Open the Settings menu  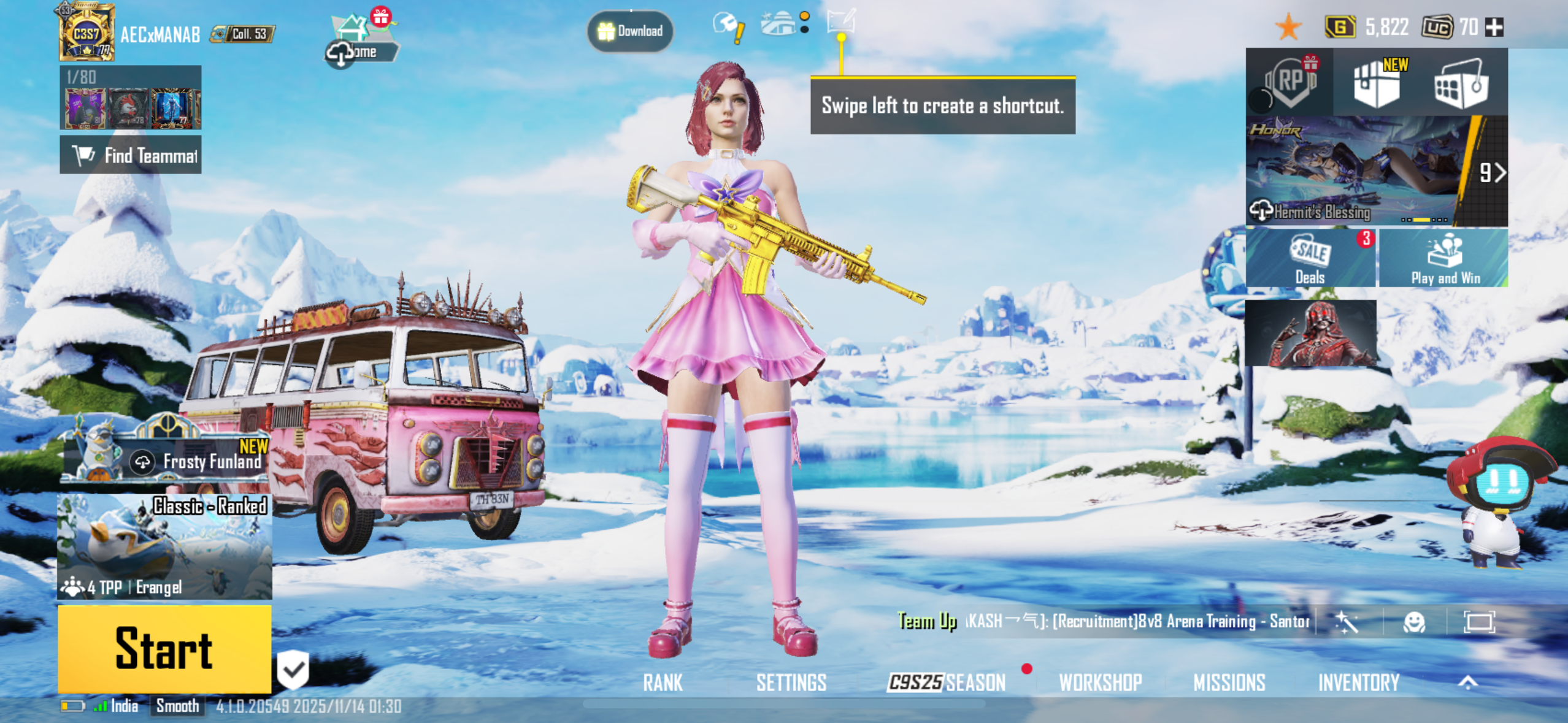point(791,682)
